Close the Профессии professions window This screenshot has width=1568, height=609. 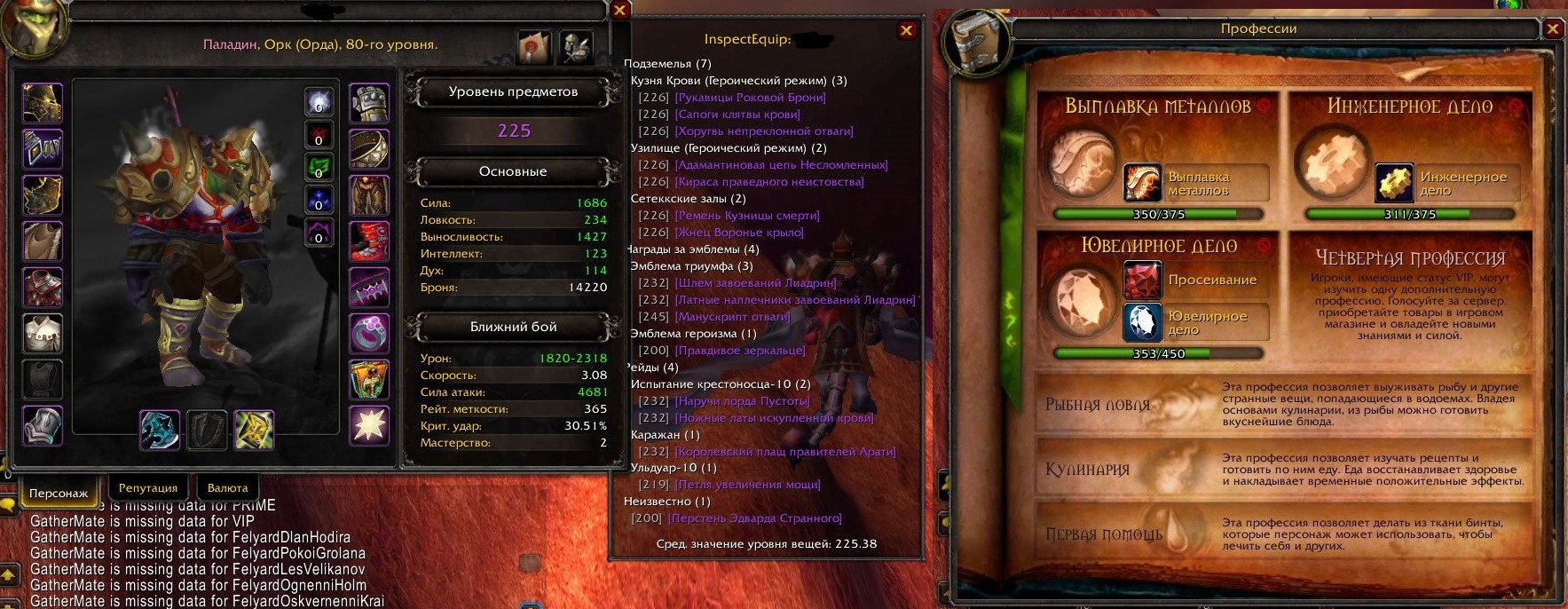coord(1552,28)
